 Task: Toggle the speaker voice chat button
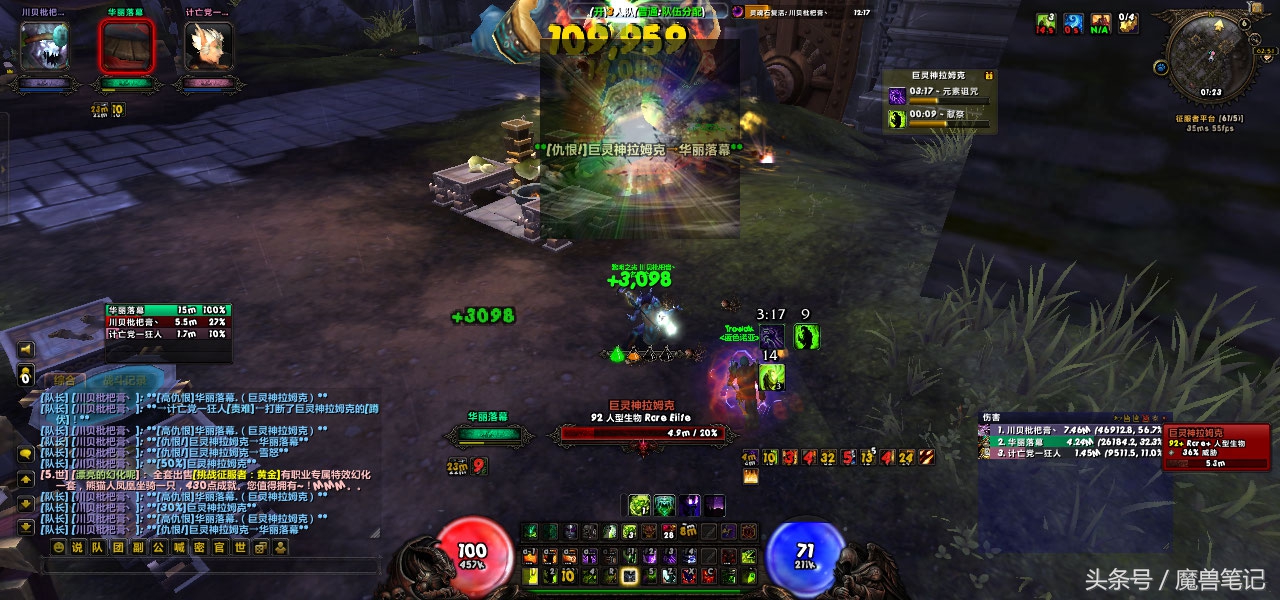pos(25,349)
